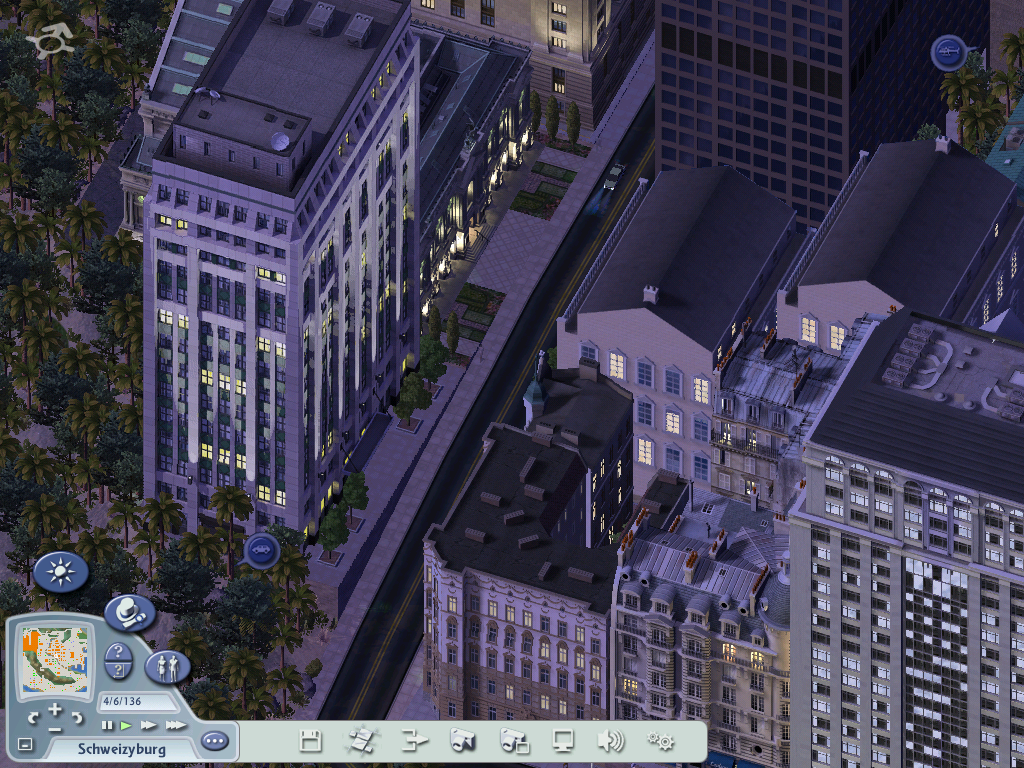Click the city minimap
This screenshot has height=768, width=1024.
coord(56,660)
